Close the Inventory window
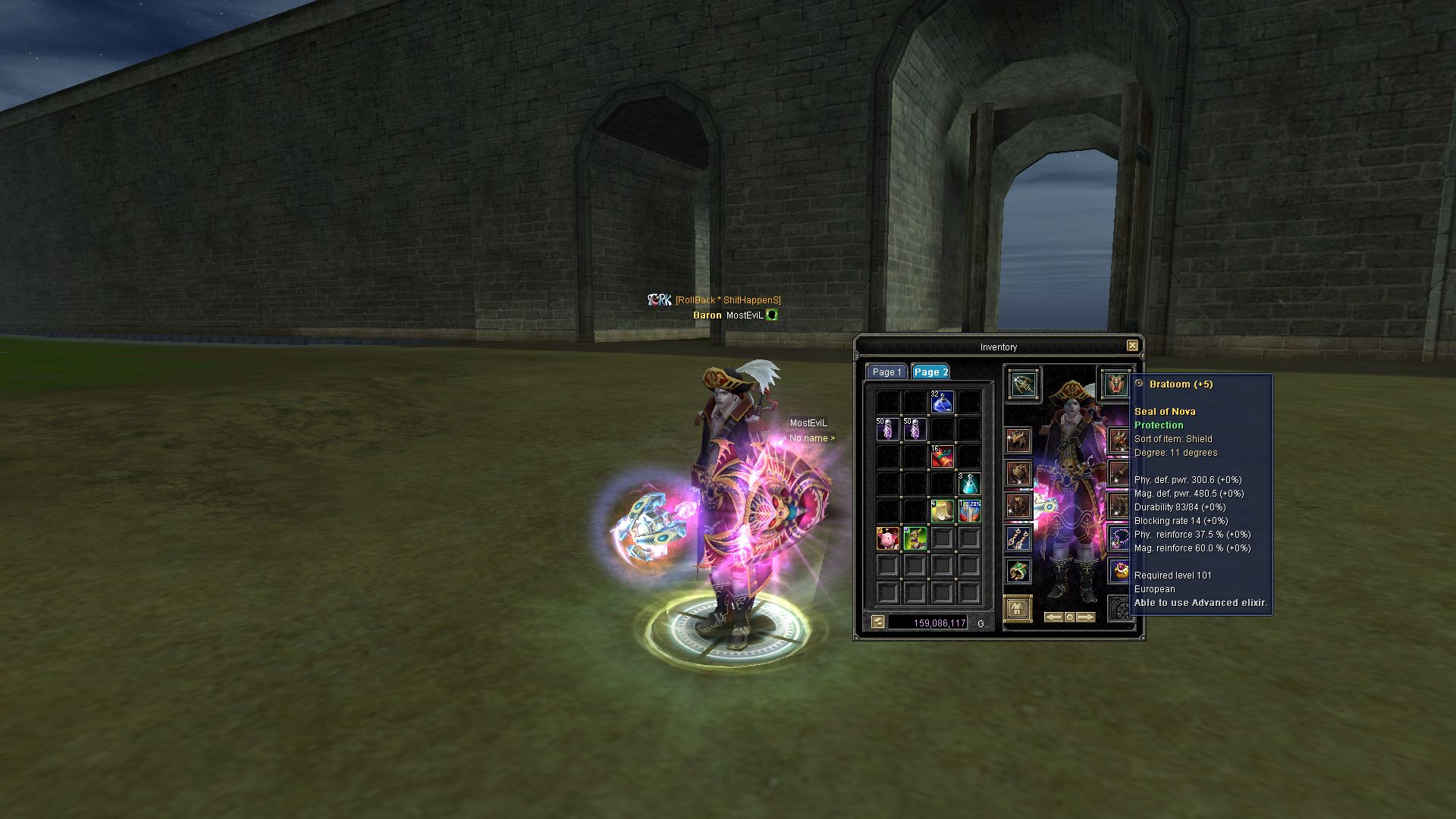Image resolution: width=1456 pixels, height=819 pixels. [1132, 346]
